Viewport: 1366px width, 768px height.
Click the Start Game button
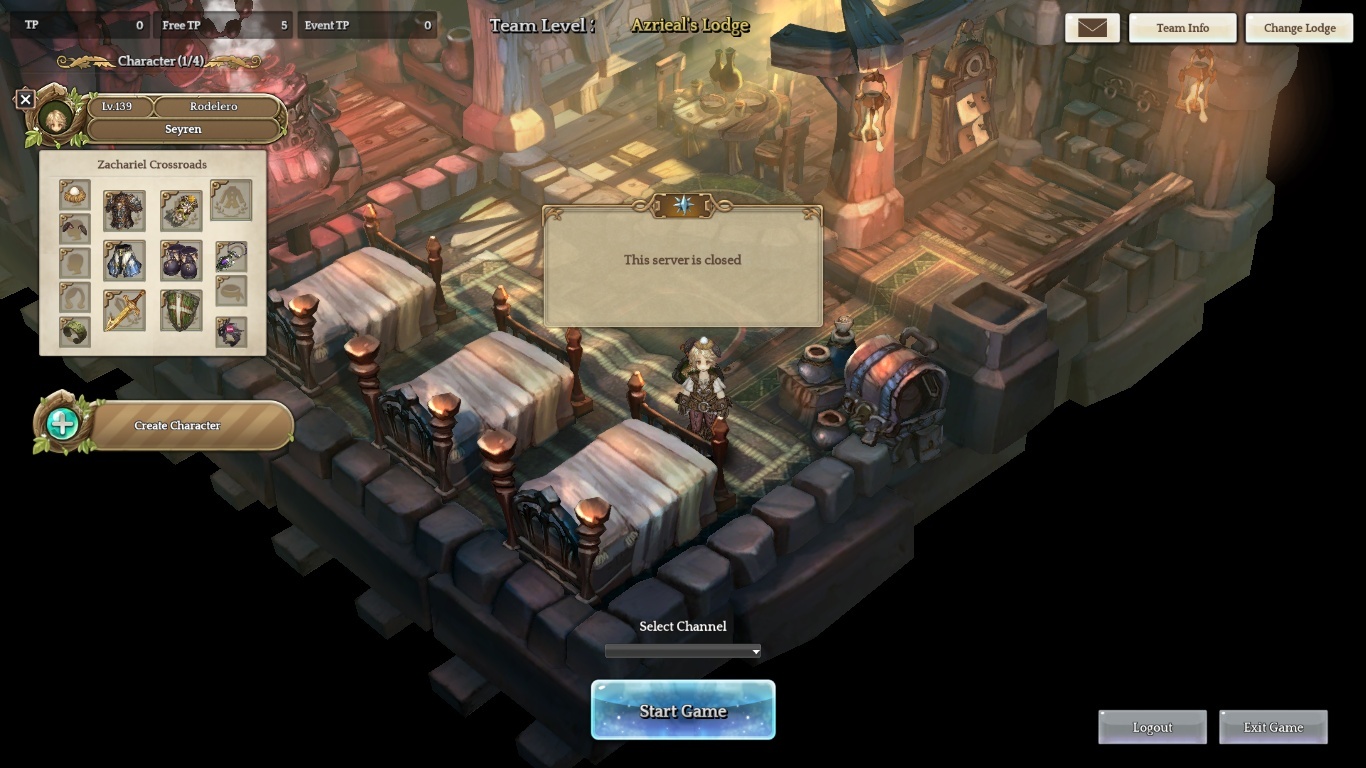pyautogui.click(x=683, y=711)
